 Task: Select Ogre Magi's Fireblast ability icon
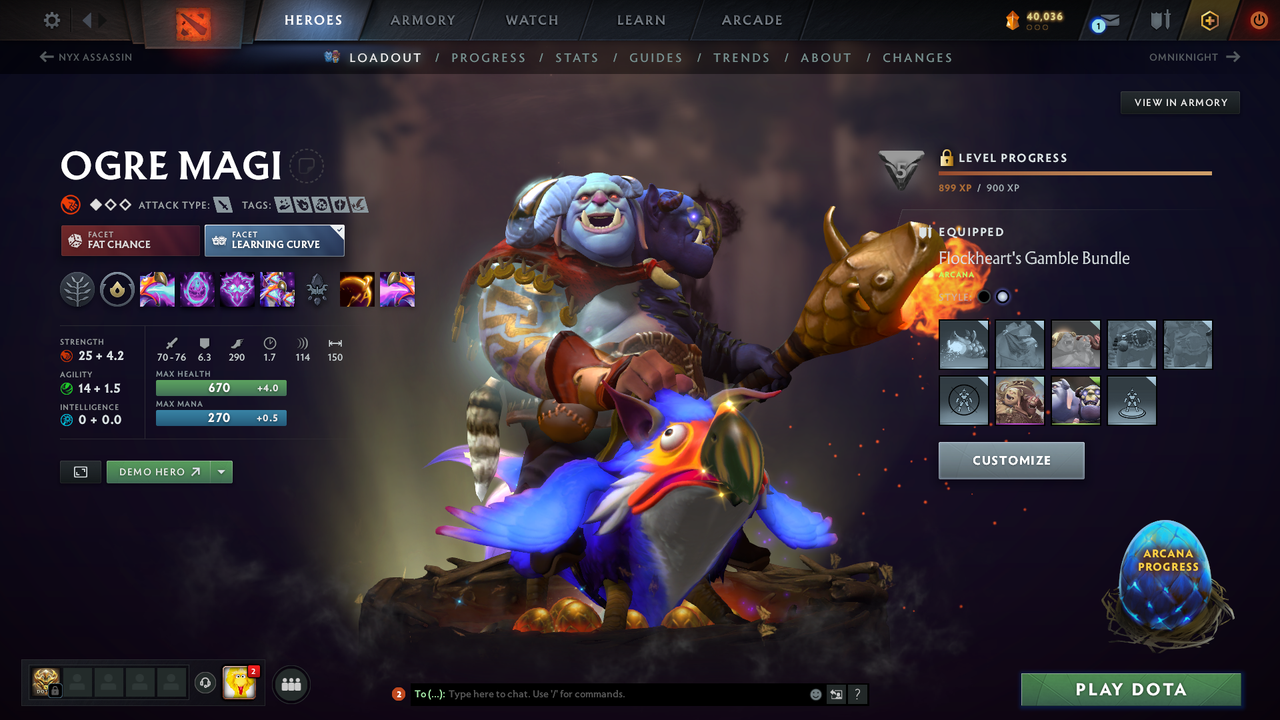click(156, 289)
